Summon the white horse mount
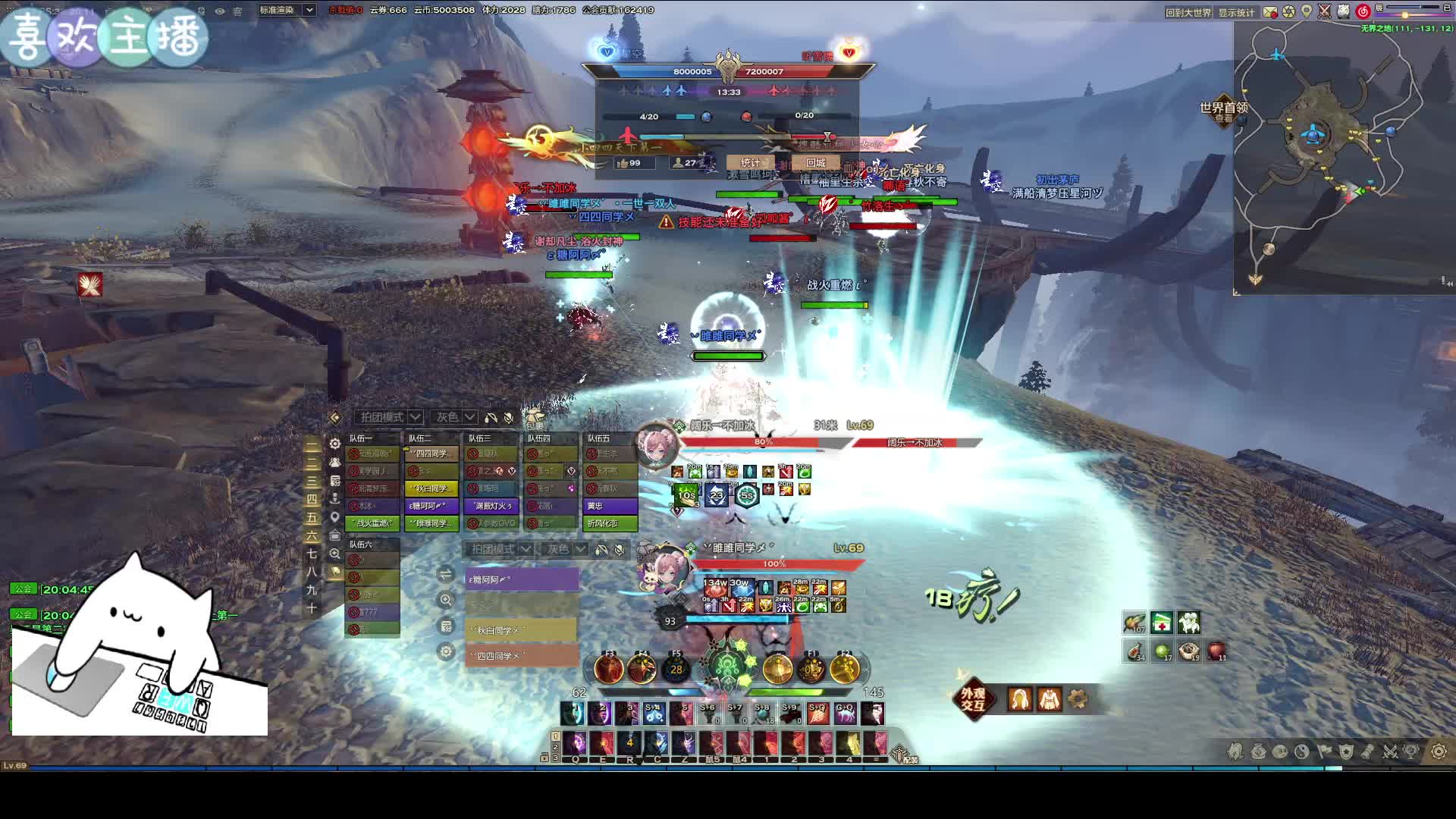The width and height of the screenshot is (1456, 819). point(1188,623)
